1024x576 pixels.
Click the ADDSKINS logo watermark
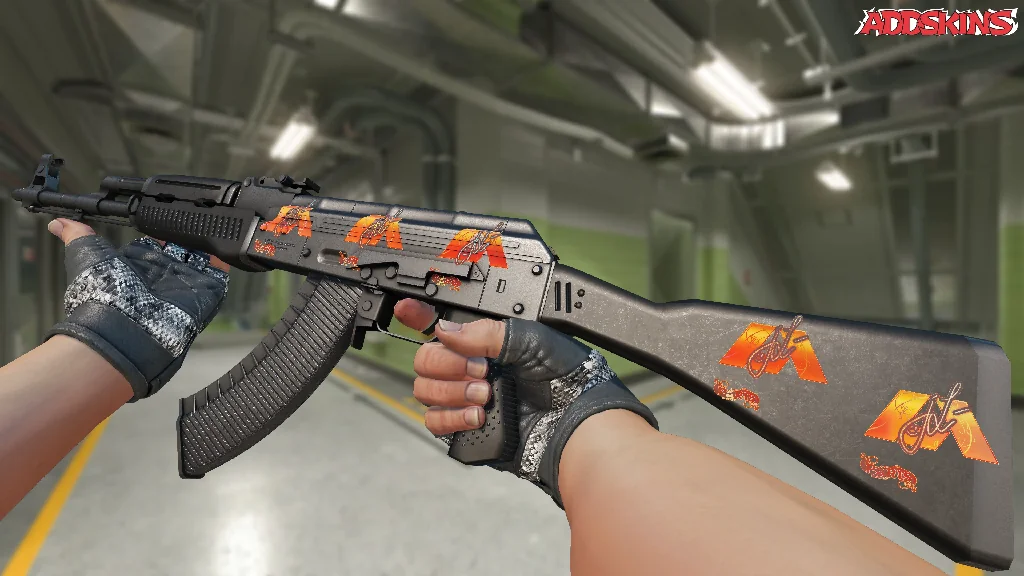pos(938,23)
